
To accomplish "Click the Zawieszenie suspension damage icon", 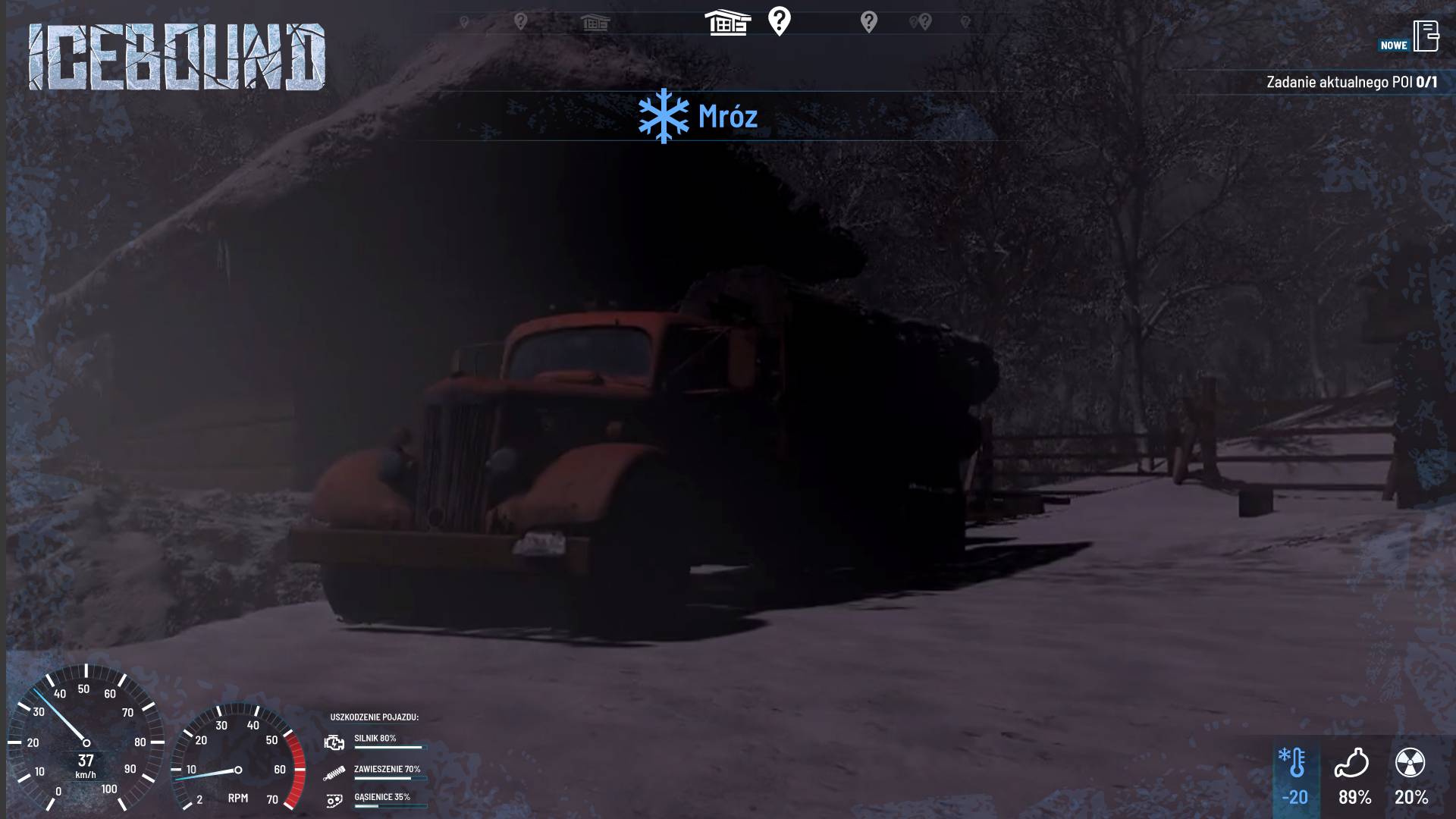I will pos(334,773).
